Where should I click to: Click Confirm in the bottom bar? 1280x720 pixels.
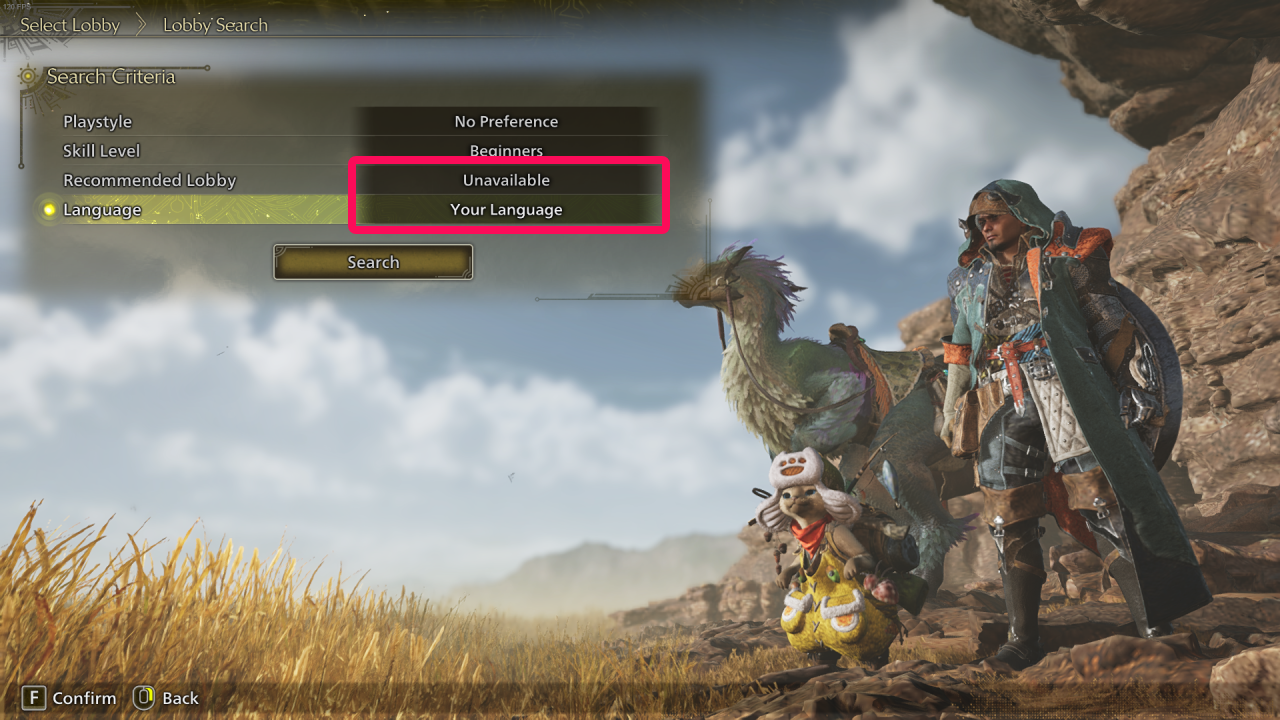tap(84, 698)
